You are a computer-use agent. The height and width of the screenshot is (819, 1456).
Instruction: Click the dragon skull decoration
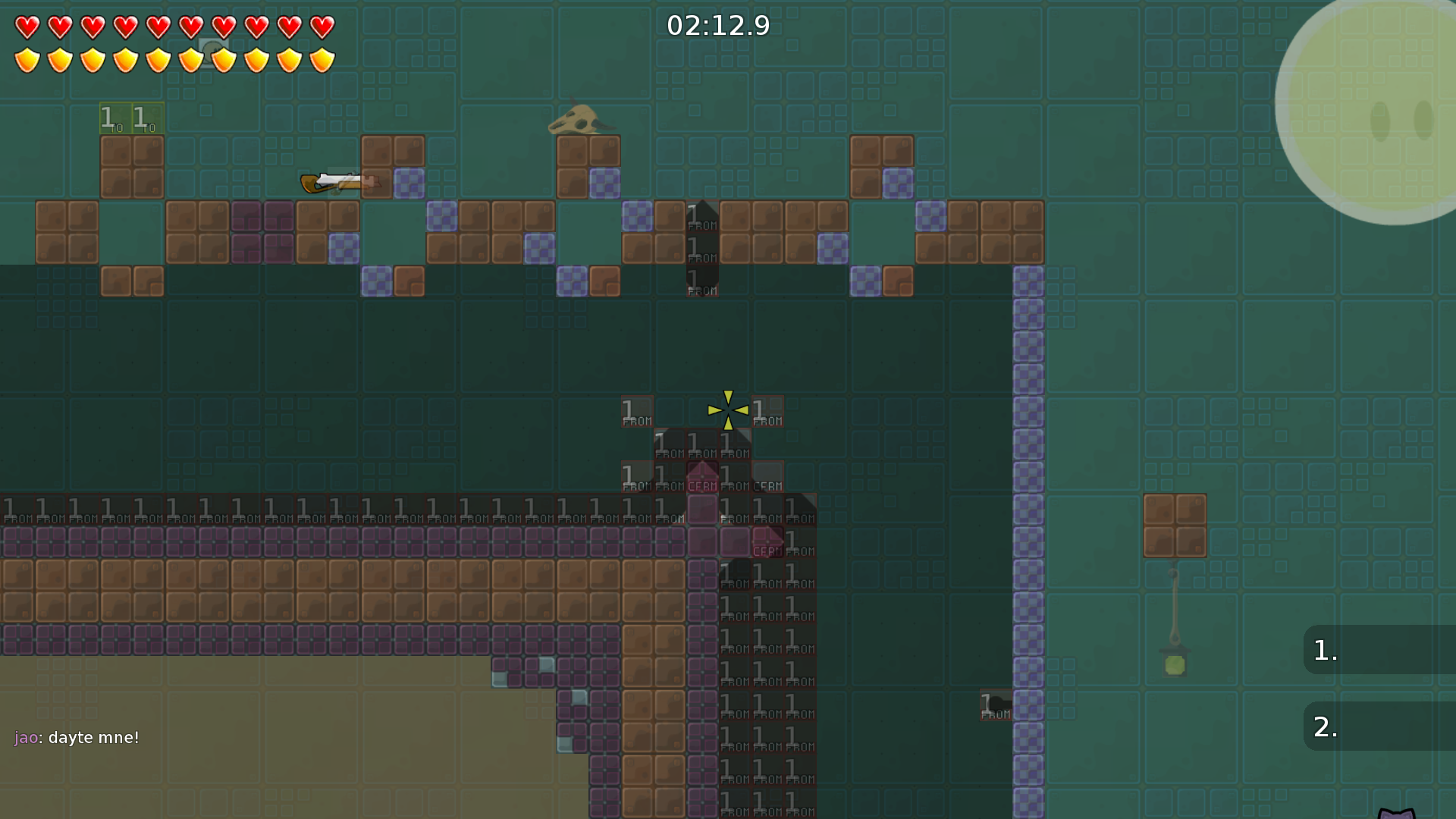(578, 121)
